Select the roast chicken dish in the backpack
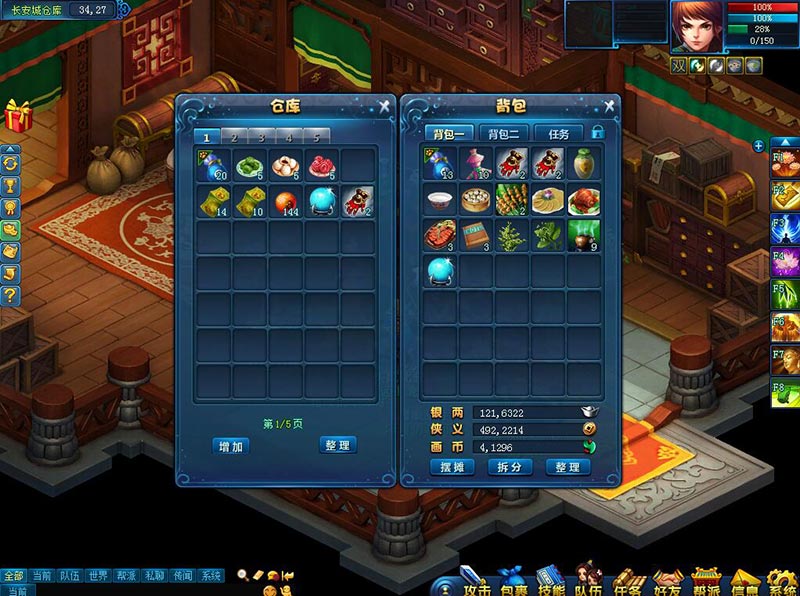The height and width of the screenshot is (596, 800). (582, 201)
